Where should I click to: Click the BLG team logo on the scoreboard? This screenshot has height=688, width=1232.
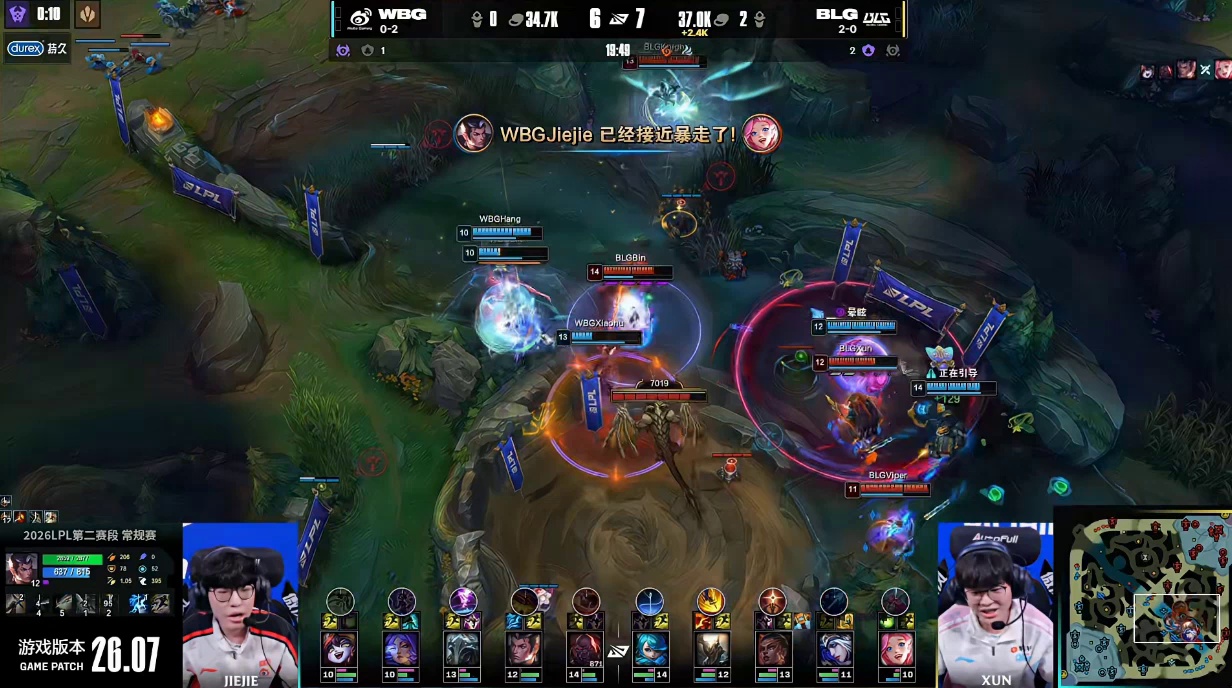pyautogui.click(x=876, y=16)
